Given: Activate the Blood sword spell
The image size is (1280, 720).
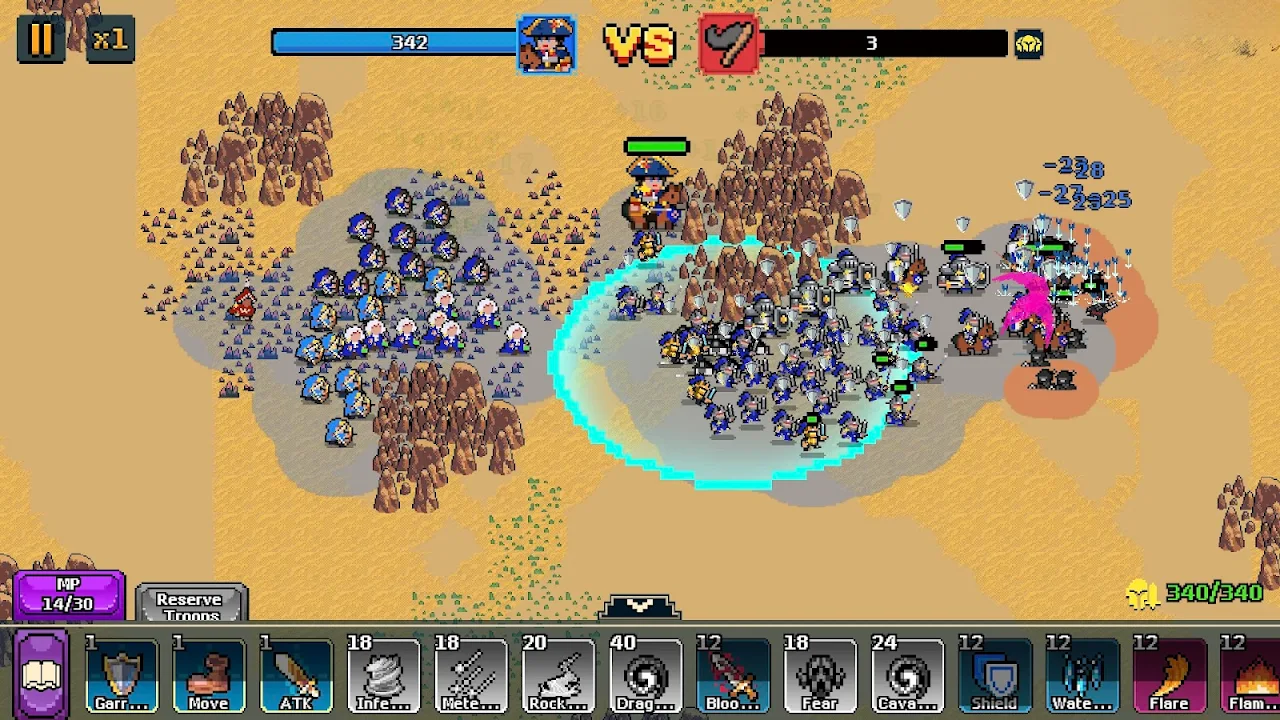Looking at the screenshot, I should [x=733, y=676].
